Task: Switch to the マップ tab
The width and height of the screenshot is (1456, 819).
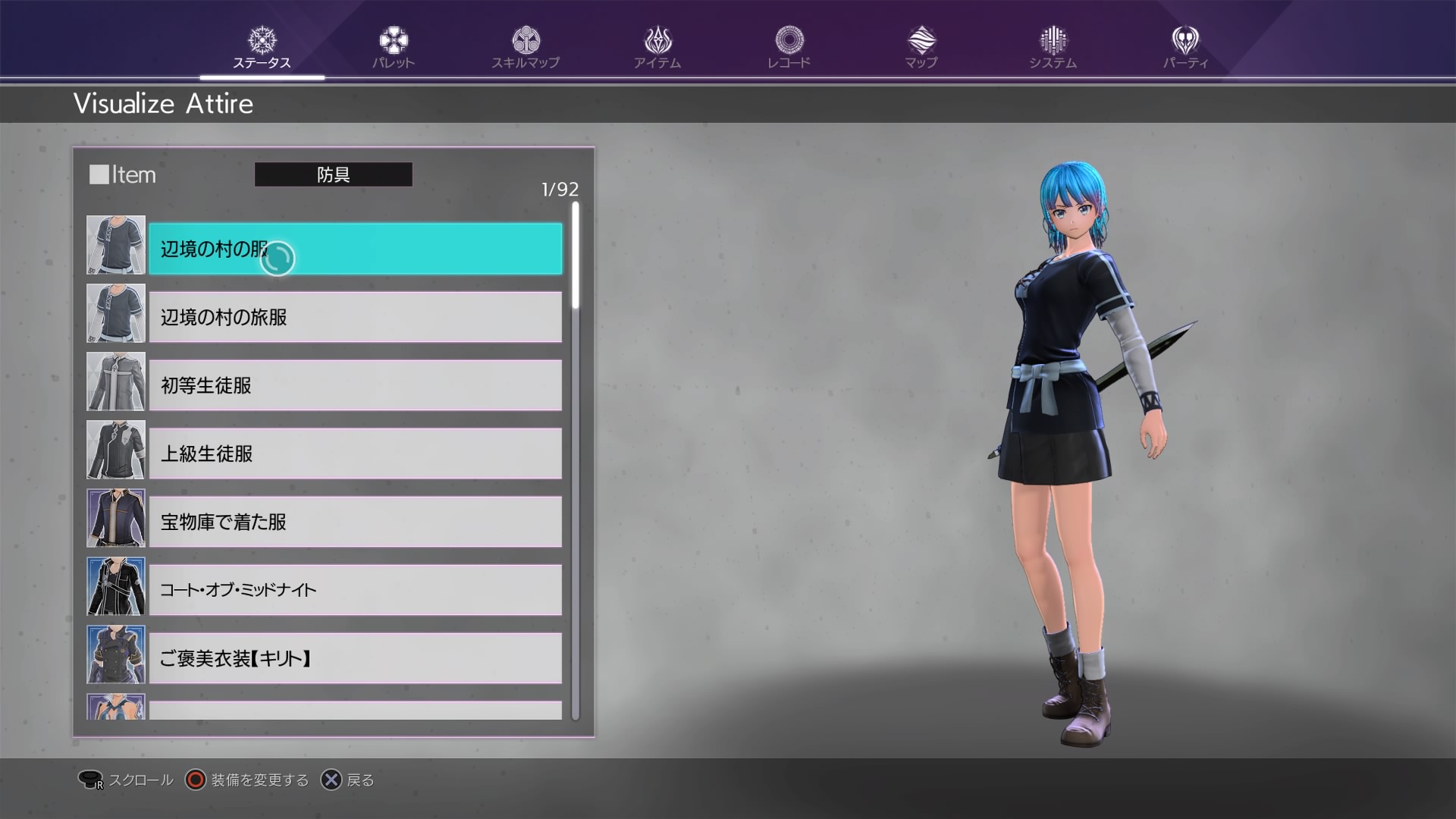Action: tap(921, 48)
